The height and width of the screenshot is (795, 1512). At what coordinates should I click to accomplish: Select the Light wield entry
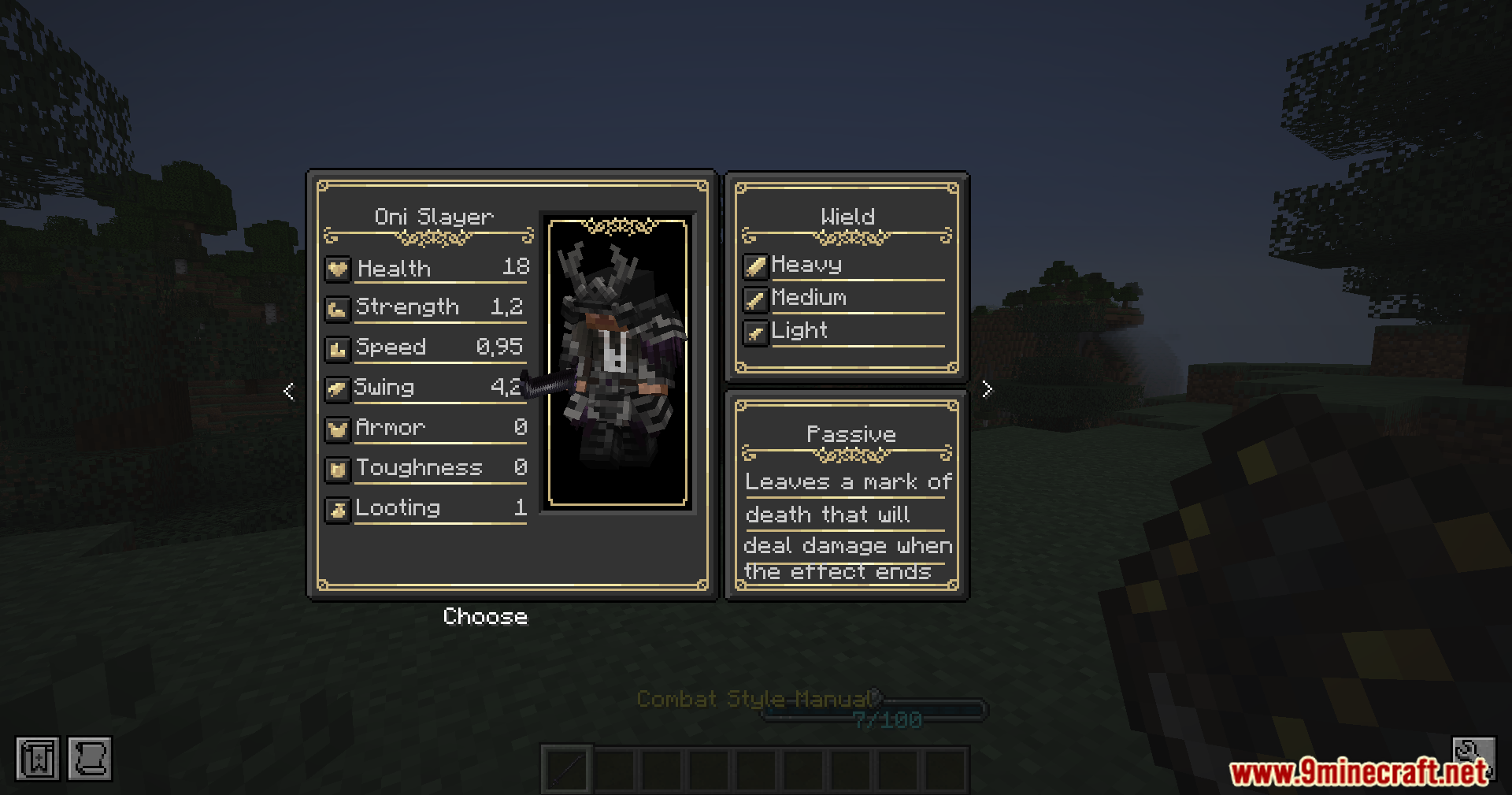click(x=799, y=331)
